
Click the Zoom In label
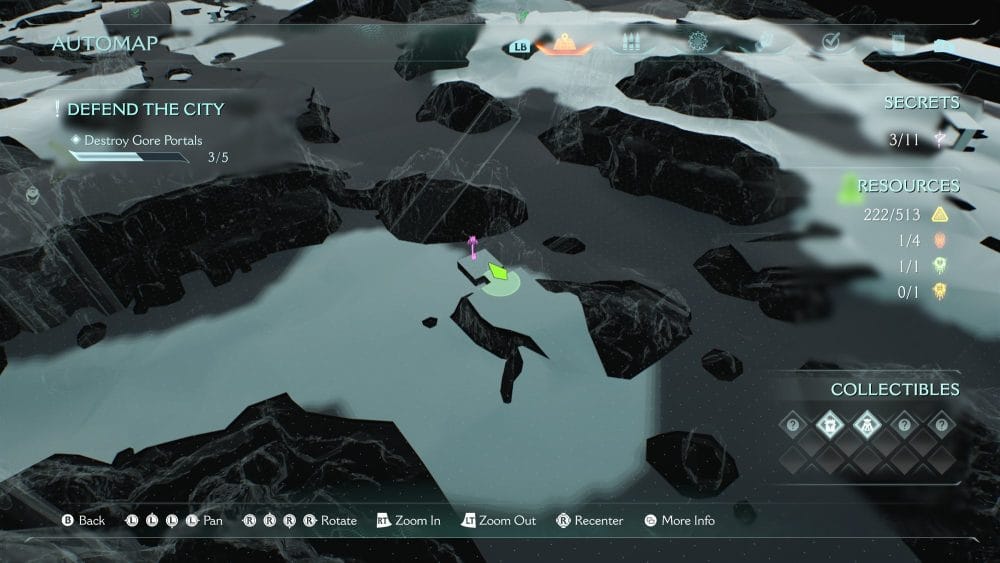click(417, 521)
